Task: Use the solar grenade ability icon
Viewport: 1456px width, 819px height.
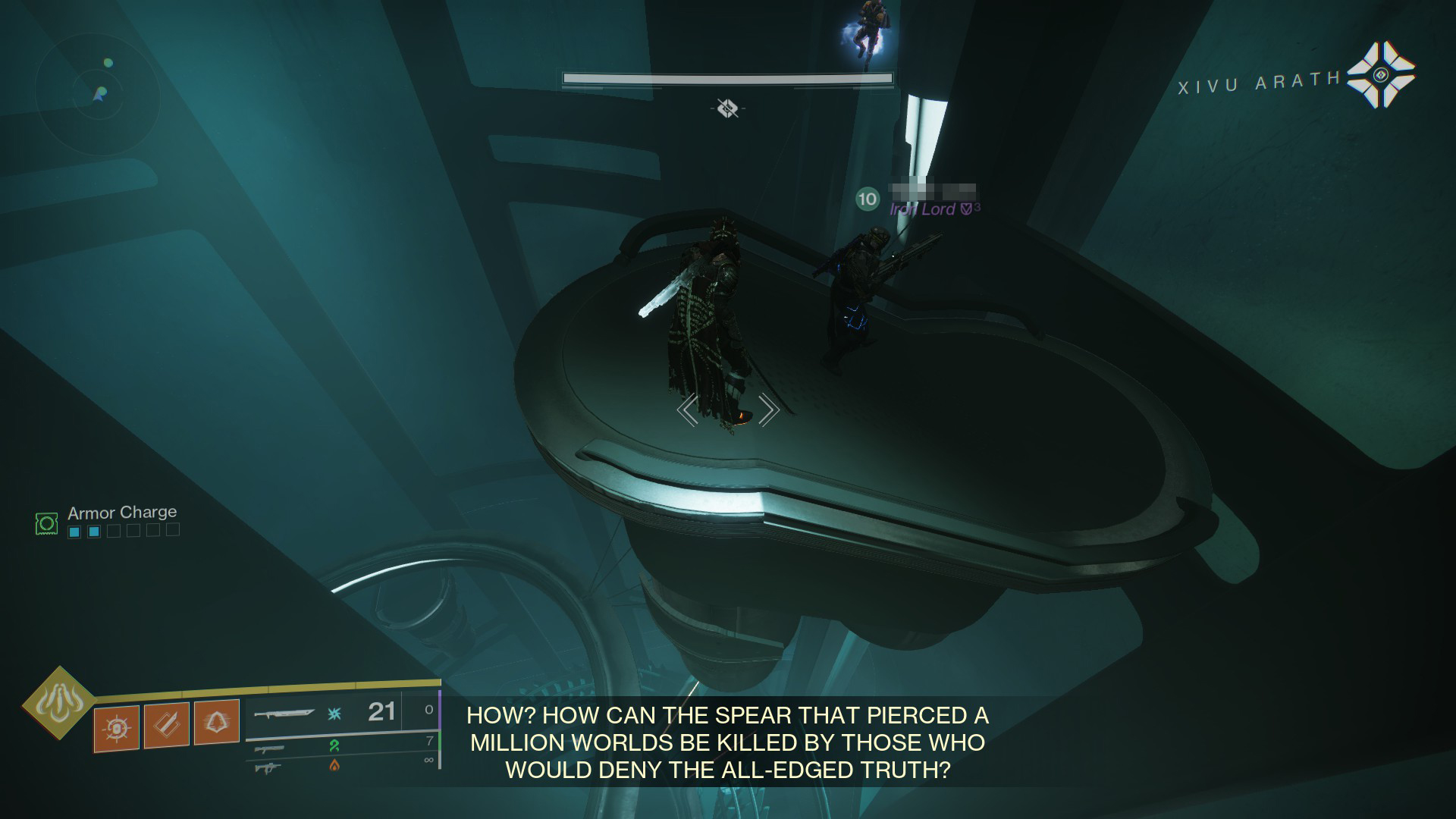Action: coord(117,729)
